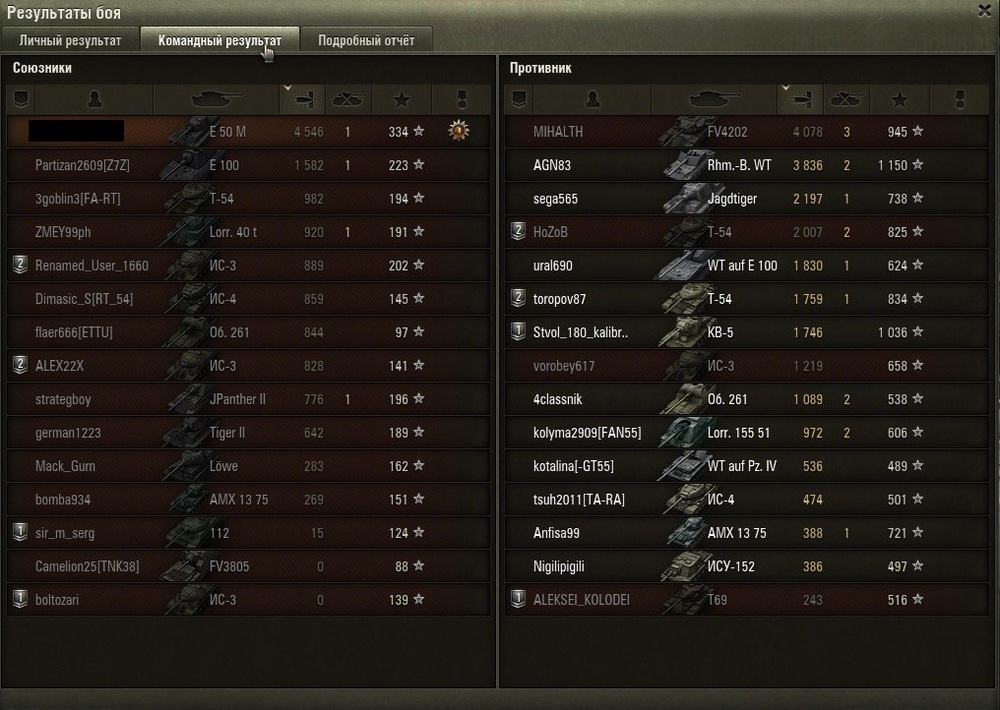Sort enemies by the star experience column
Viewport: 1000px width, 710px height.
pos(899,99)
